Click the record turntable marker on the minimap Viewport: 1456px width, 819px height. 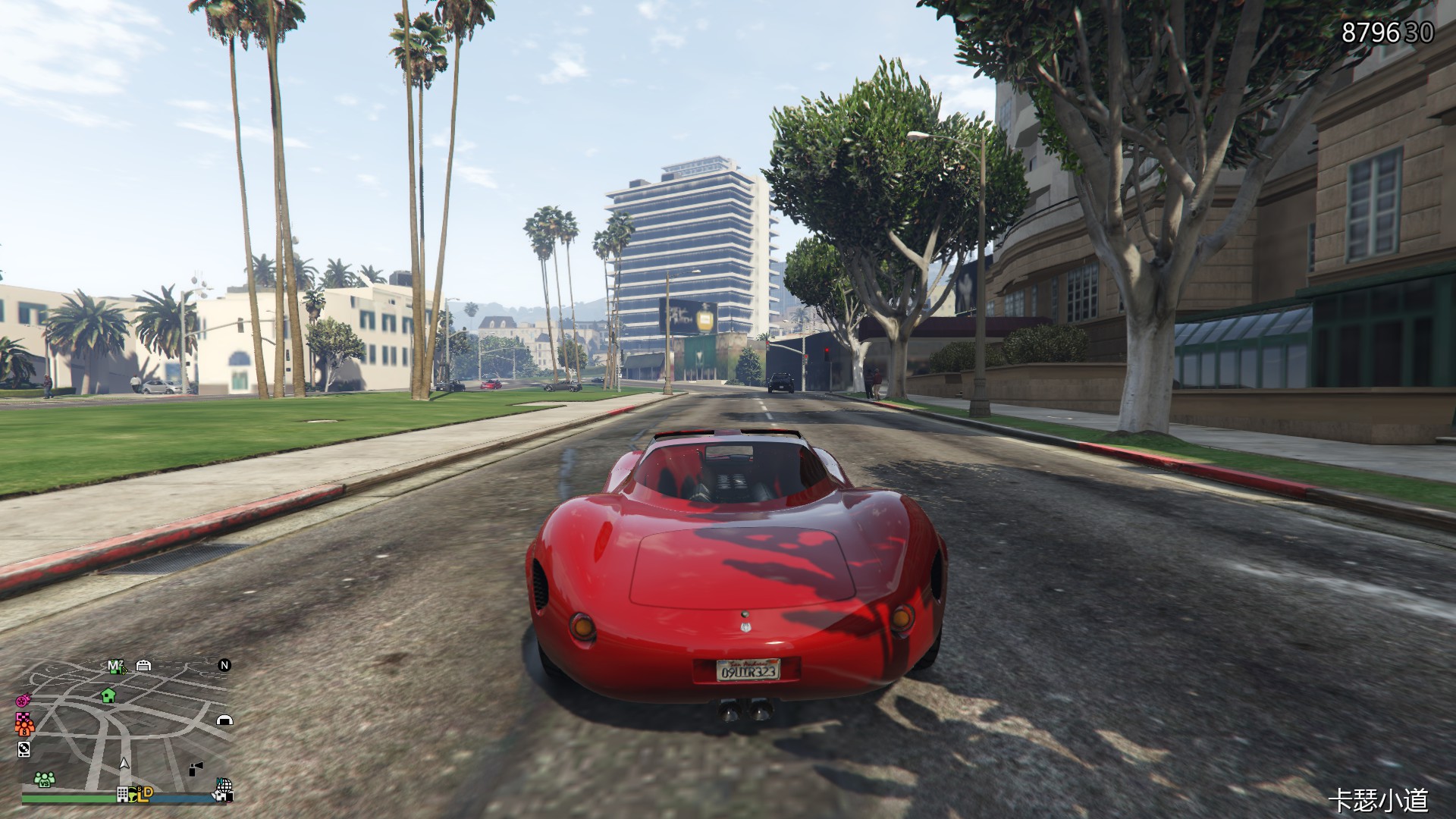[24, 749]
